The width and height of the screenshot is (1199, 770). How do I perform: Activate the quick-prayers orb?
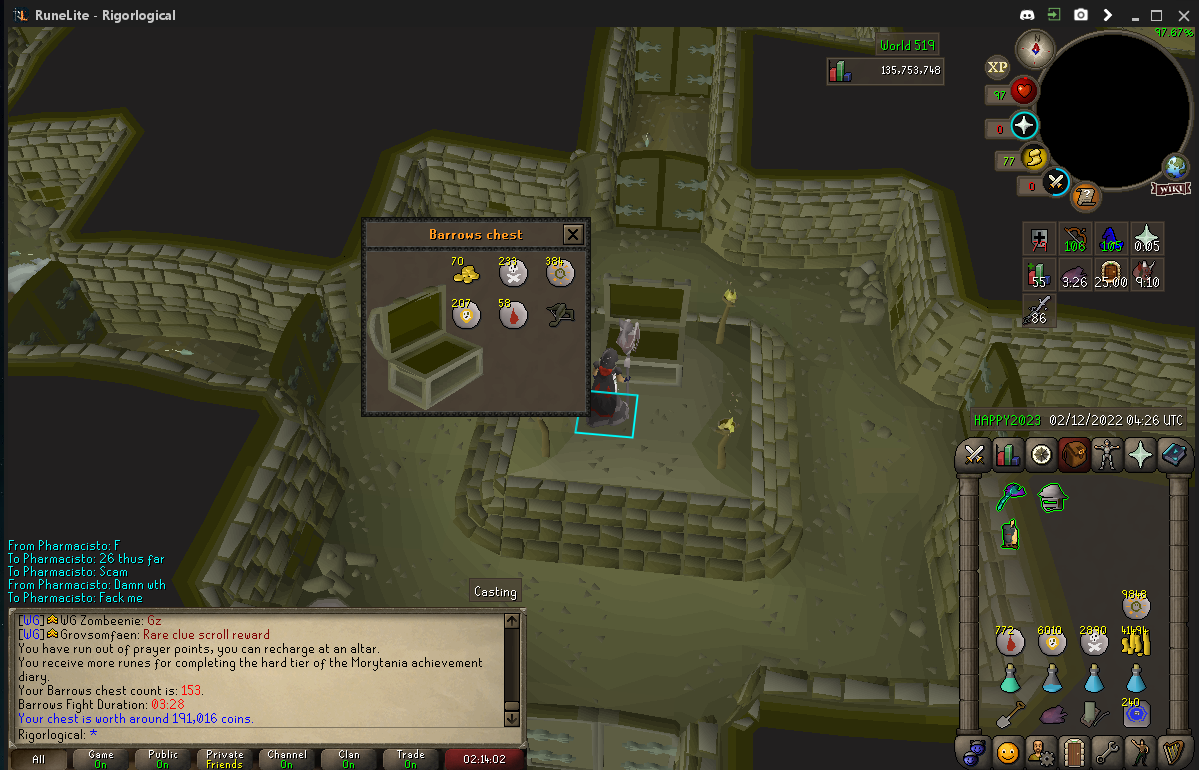coord(1024,125)
